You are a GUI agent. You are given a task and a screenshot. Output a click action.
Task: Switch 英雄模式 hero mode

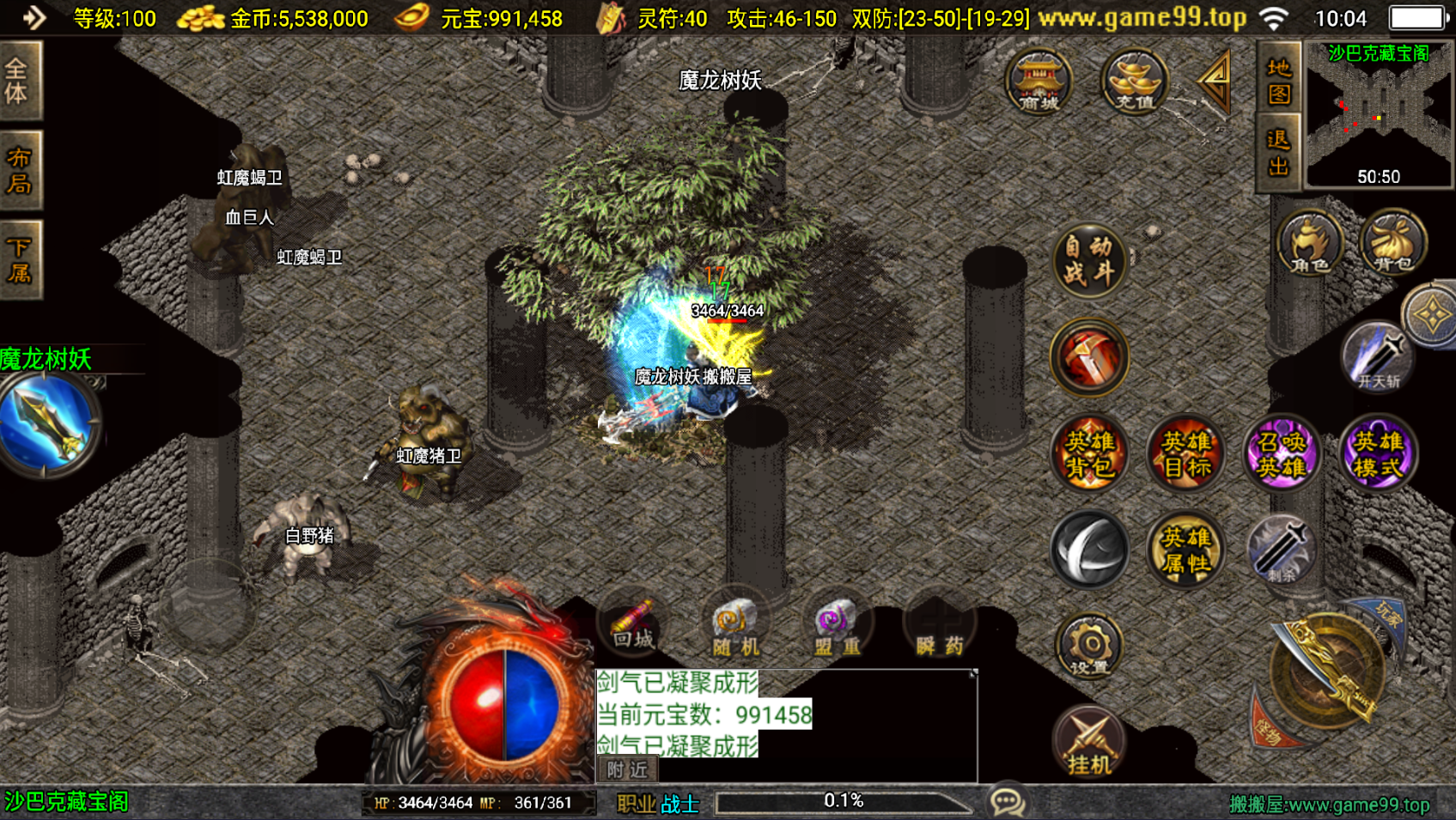(1378, 454)
